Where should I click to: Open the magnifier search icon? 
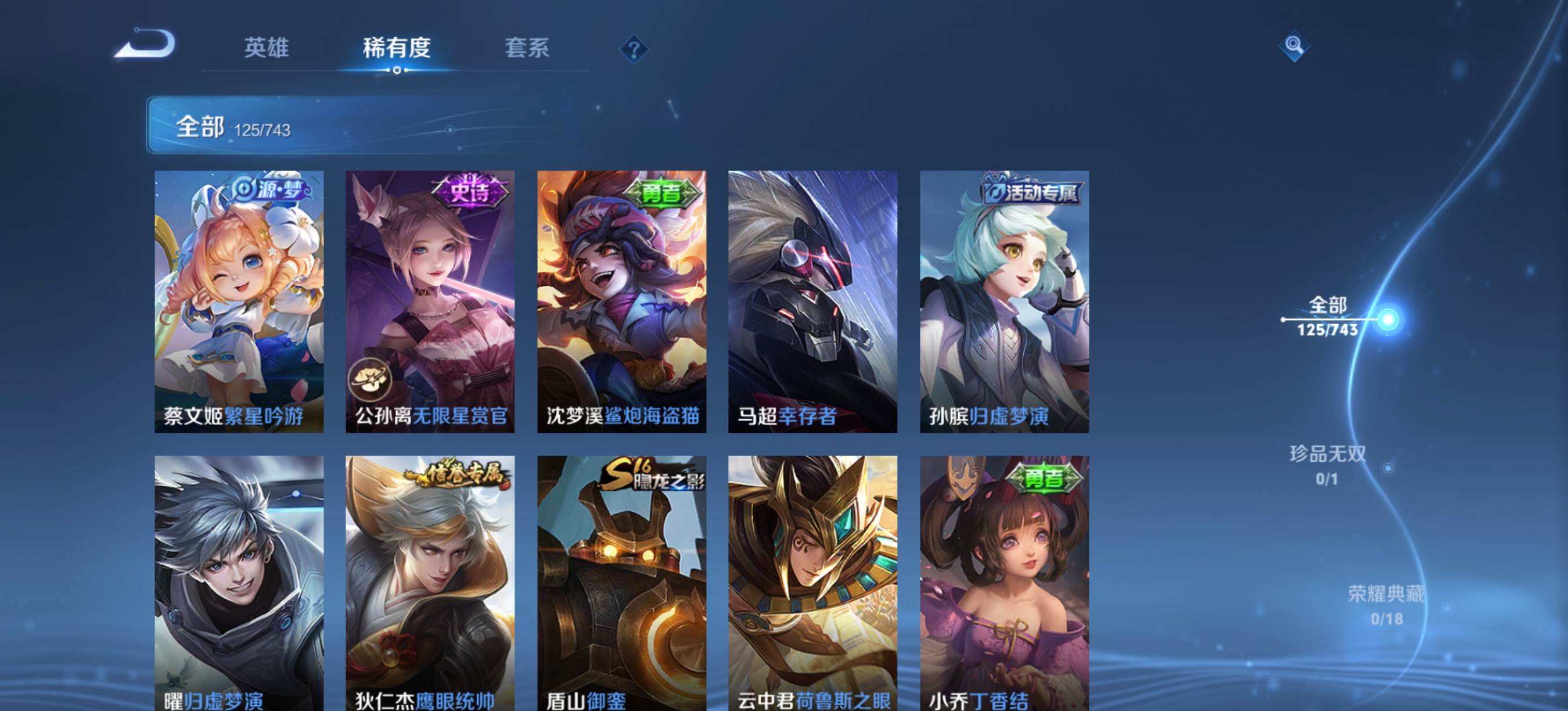(x=1294, y=46)
